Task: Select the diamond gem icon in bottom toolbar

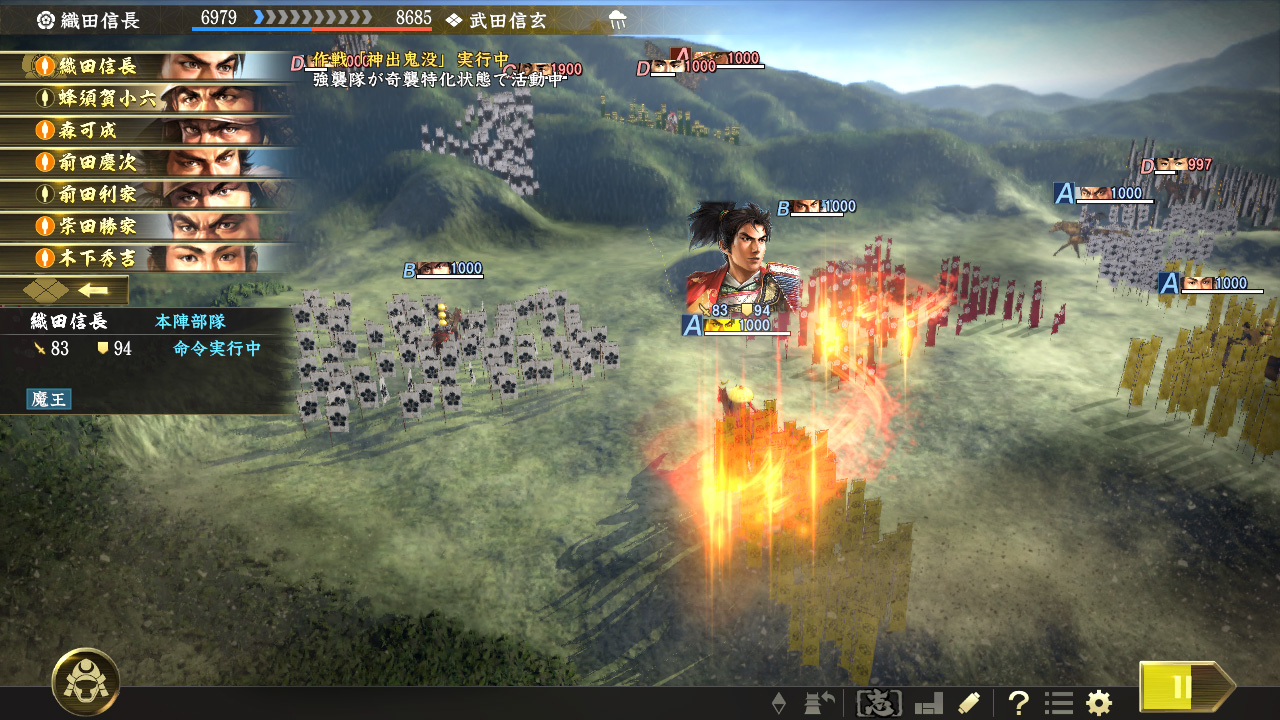Action: (x=781, y=702)
